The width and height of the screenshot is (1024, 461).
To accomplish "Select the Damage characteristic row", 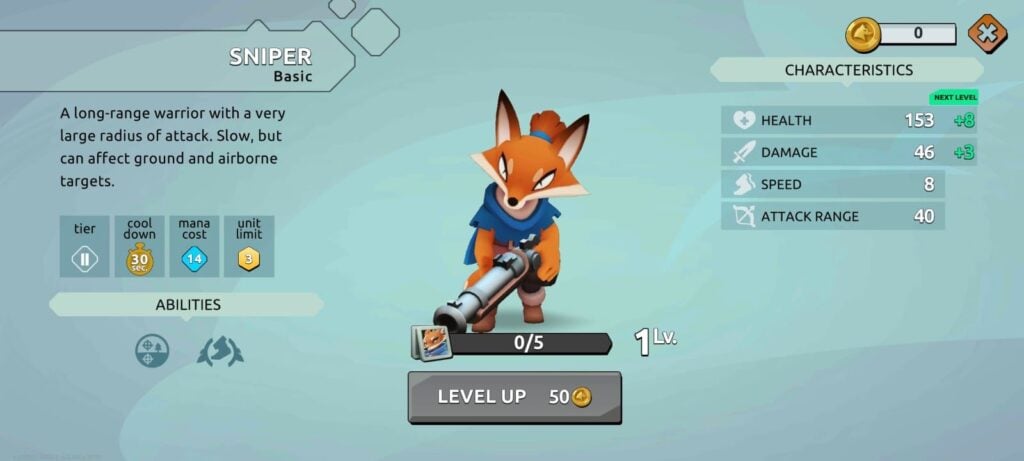I will pos(833,152).
